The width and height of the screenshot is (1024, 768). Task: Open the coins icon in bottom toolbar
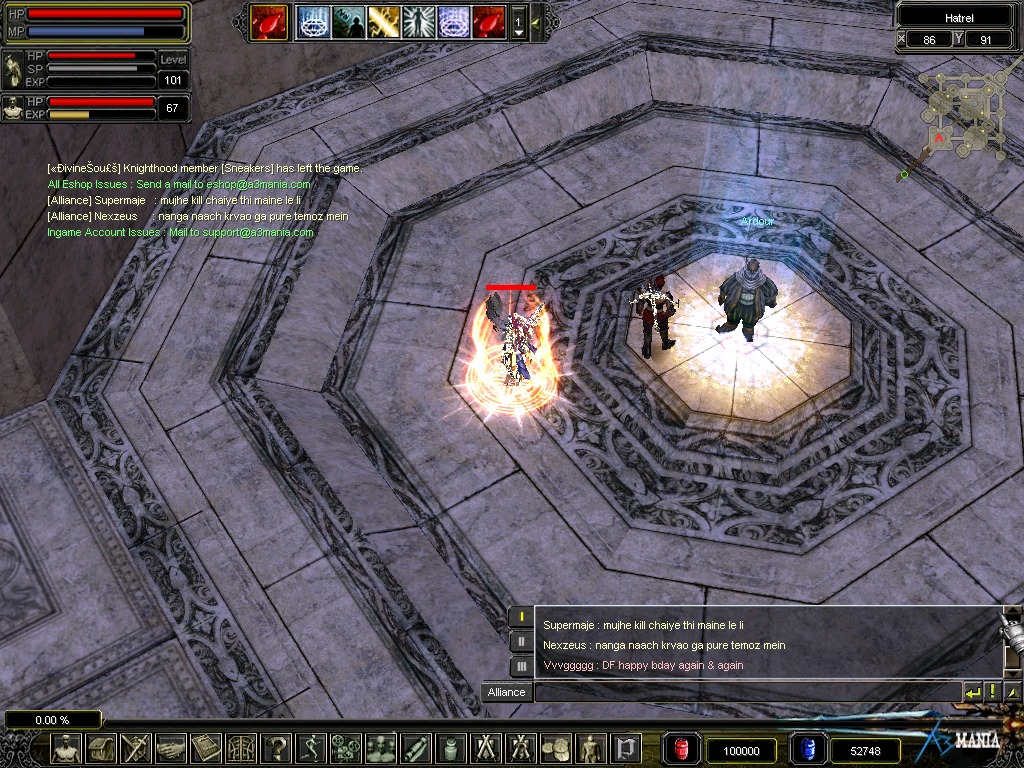pyautogui.click(x=556, y=748)
